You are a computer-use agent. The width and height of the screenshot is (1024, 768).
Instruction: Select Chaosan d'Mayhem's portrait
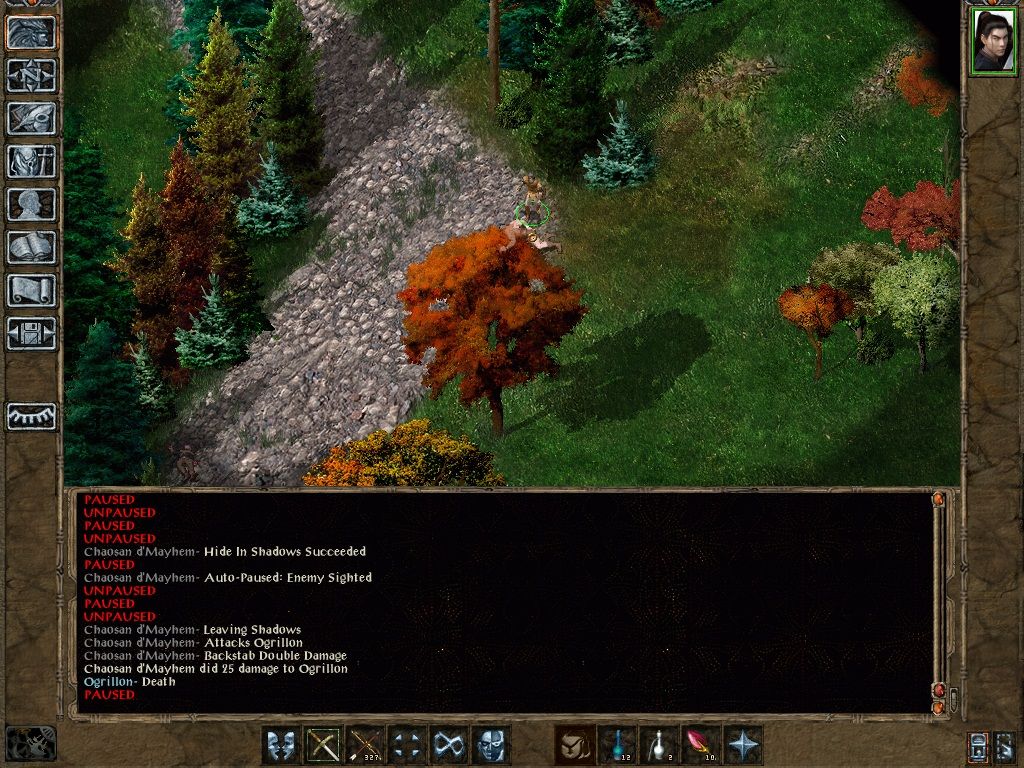(993, 41)
